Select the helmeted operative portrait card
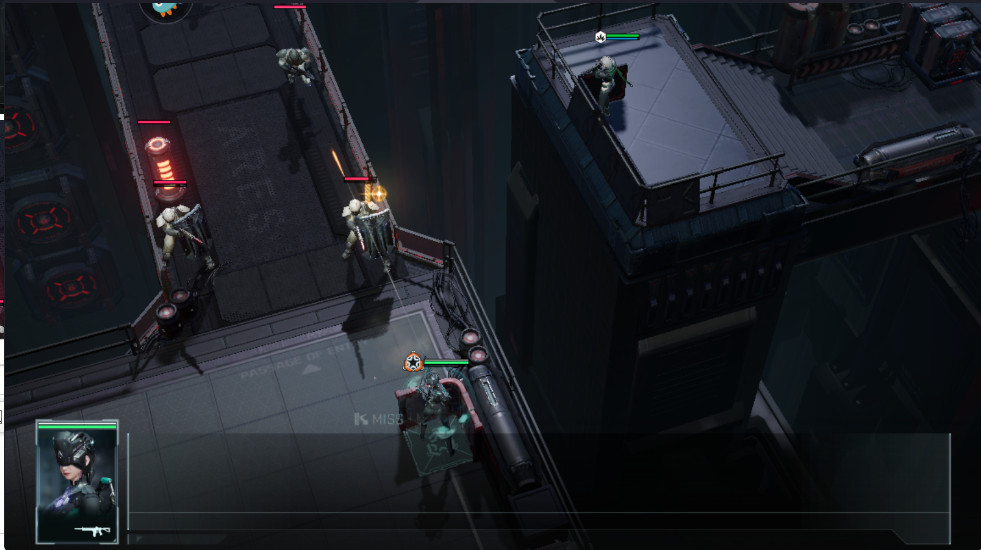The image size is (981, 550). [77, 482]
